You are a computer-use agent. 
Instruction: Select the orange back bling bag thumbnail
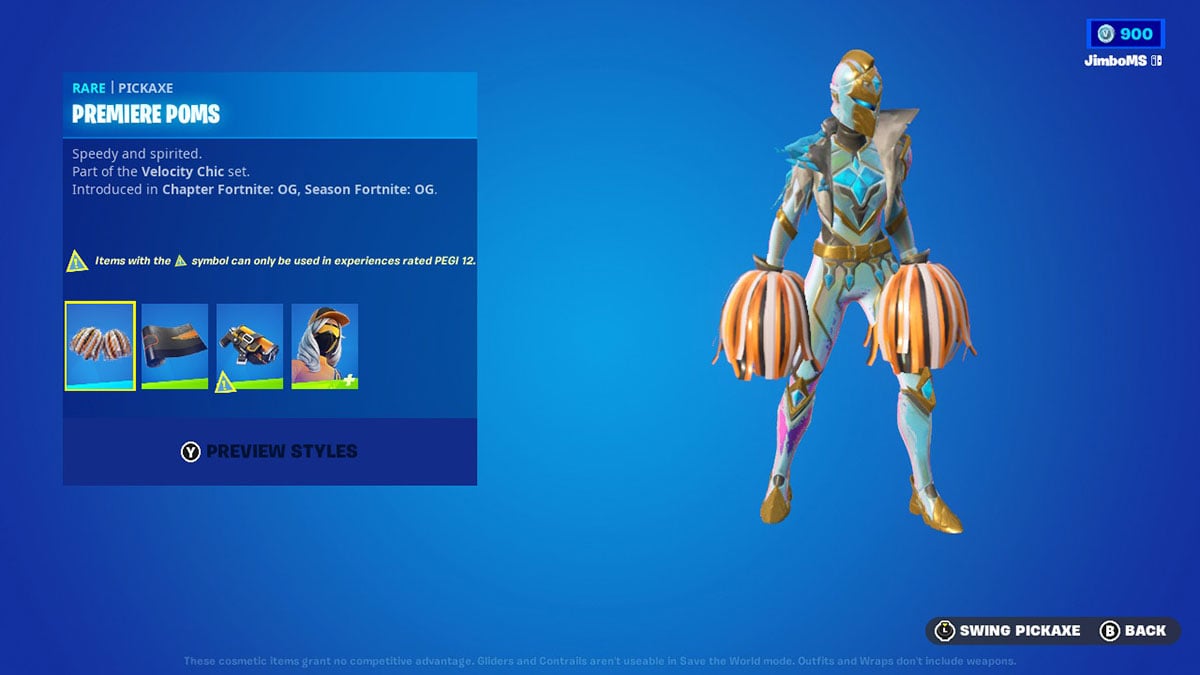click(250, 346)
